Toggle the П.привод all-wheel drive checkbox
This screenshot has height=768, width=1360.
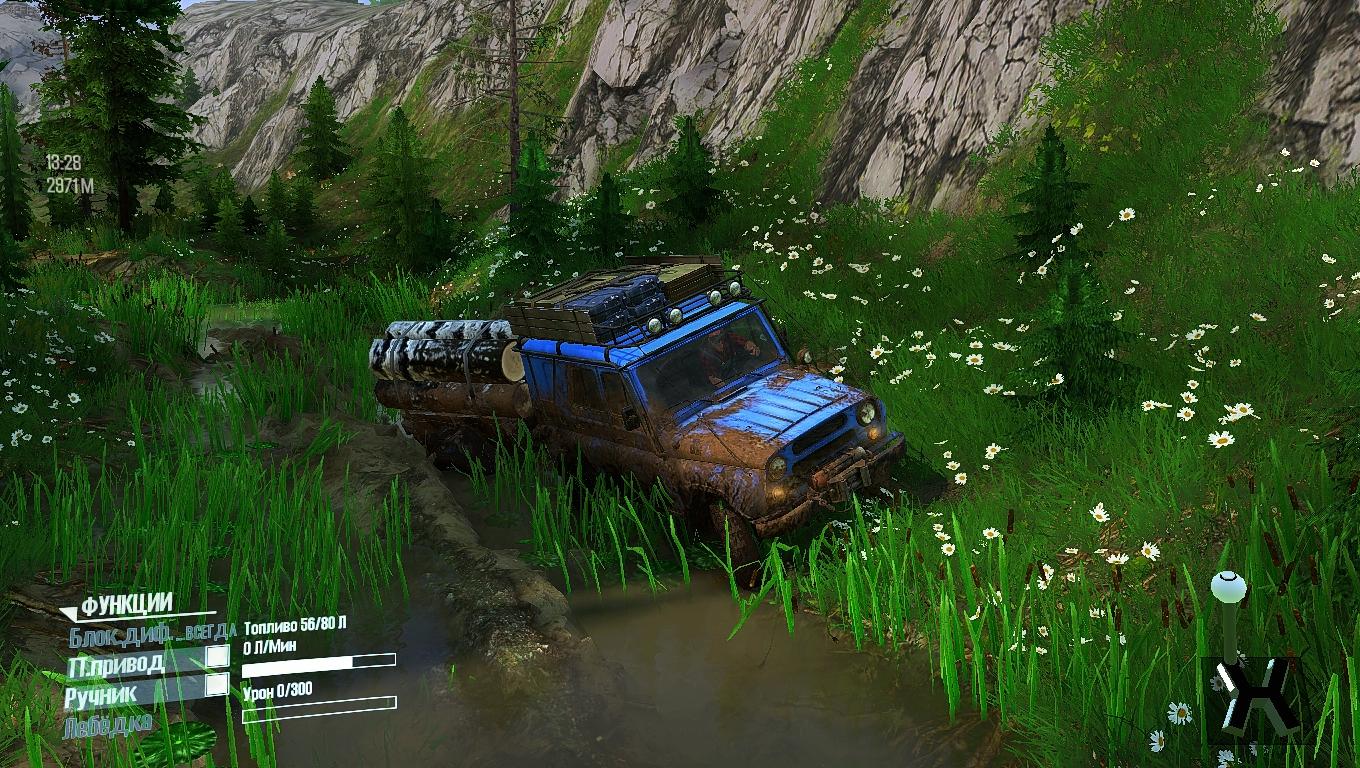pos(216,657)
